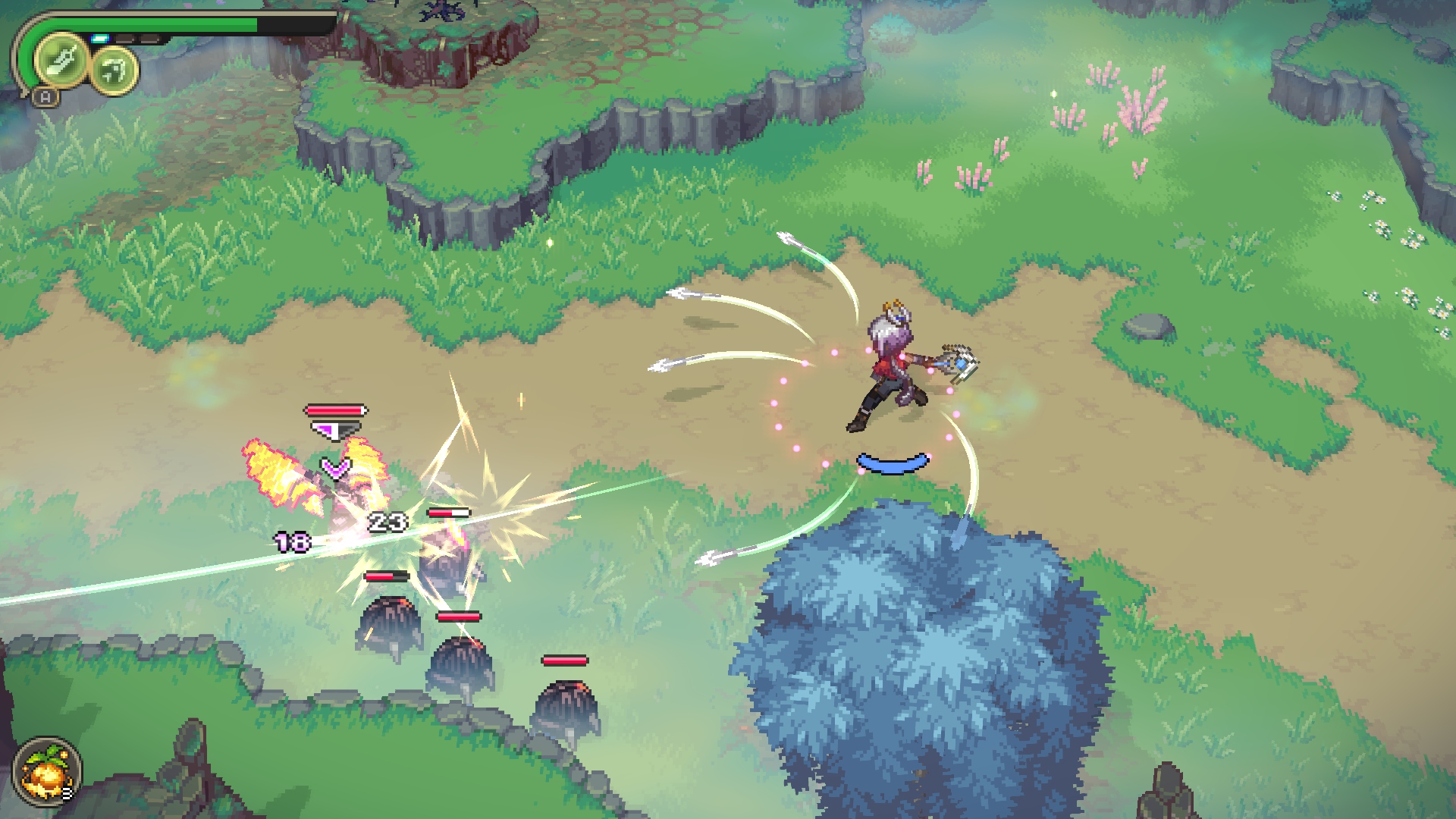
Task: Use the orange fruit consumable item
Action: click(45, 773)
